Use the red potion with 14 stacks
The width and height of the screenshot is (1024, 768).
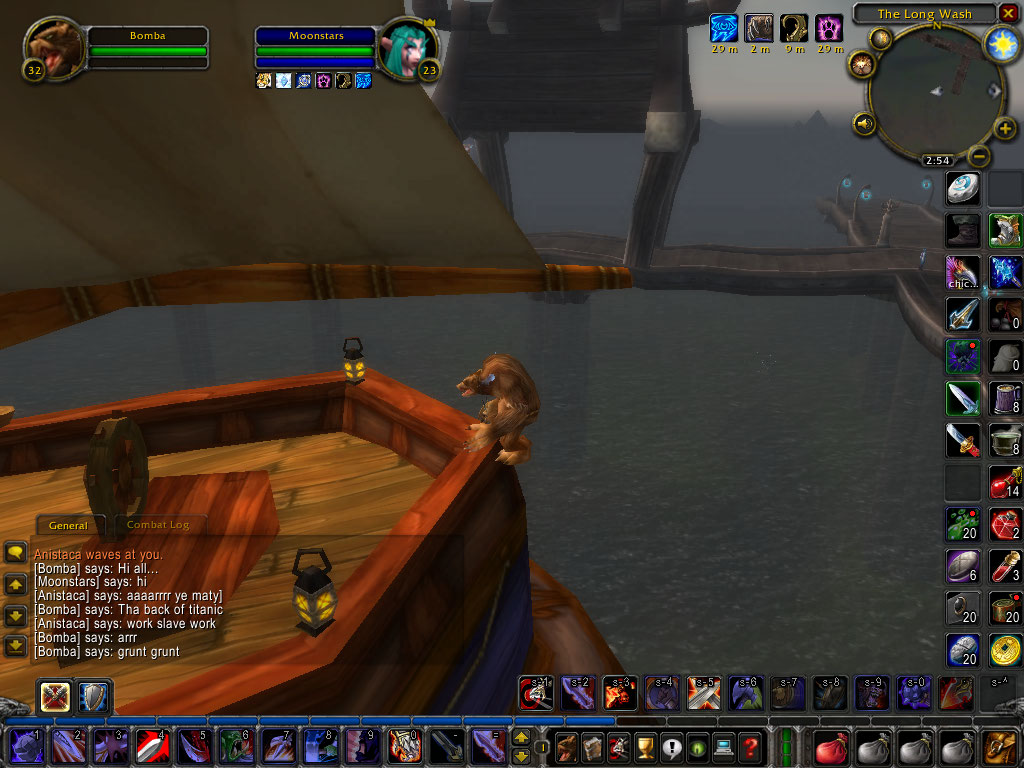pos(1005,482)
